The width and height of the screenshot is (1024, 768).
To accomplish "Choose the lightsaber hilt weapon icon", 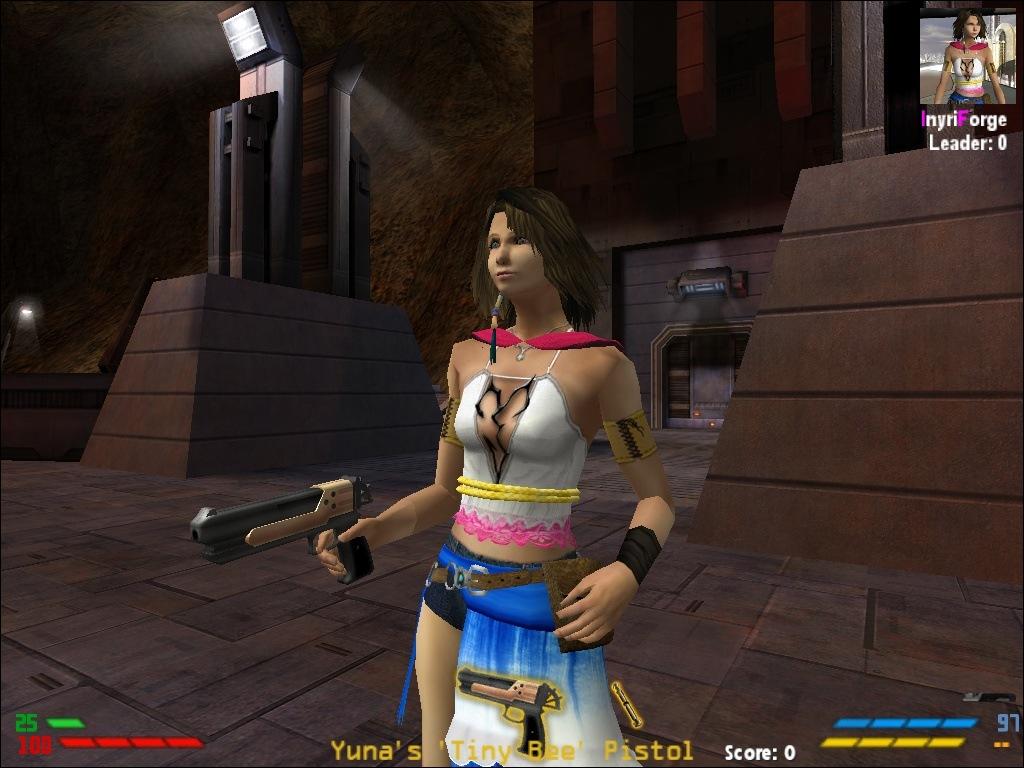I will 628,703.
